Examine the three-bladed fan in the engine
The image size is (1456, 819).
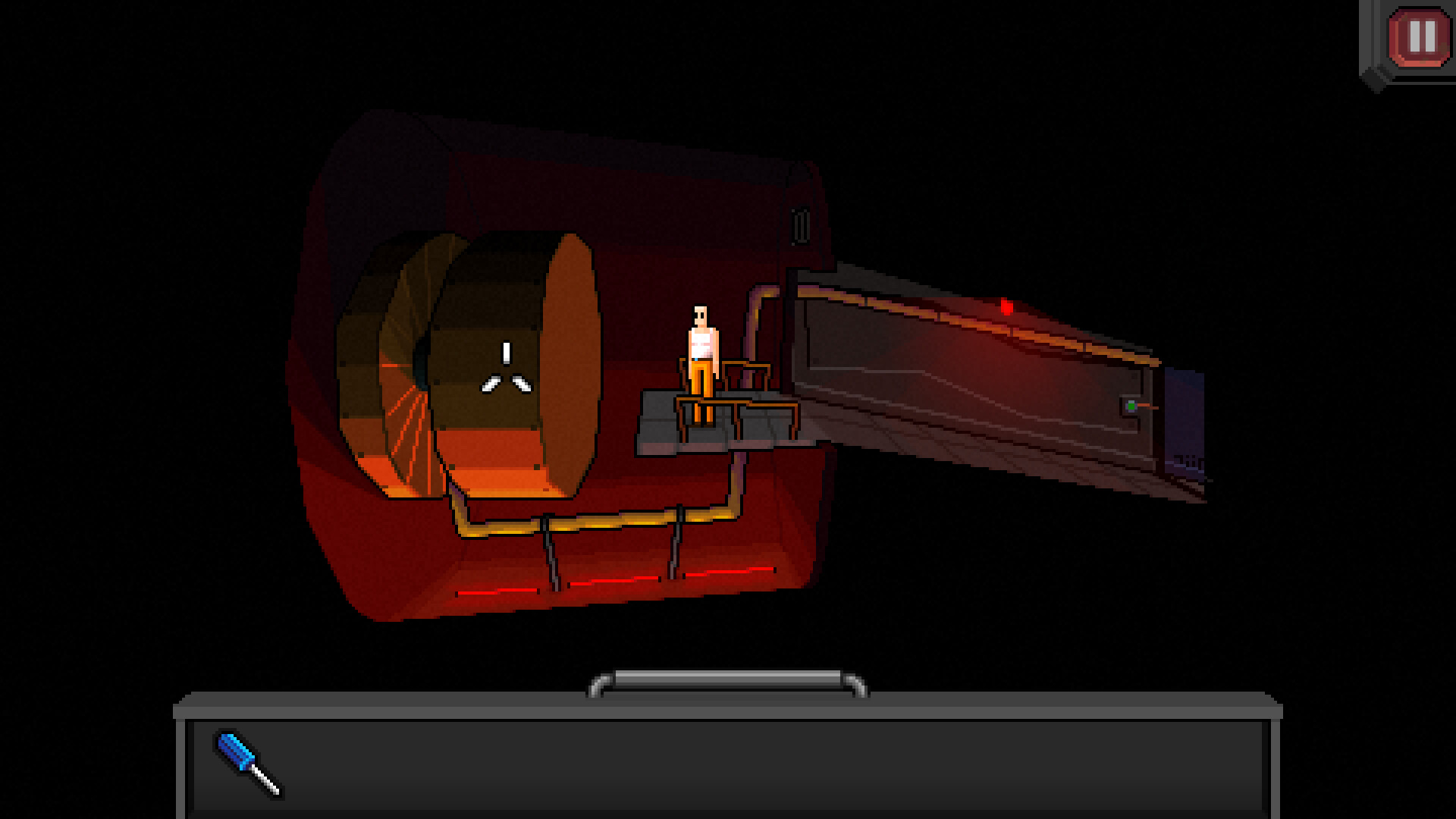pyautogui.click(x=507, y=370)
